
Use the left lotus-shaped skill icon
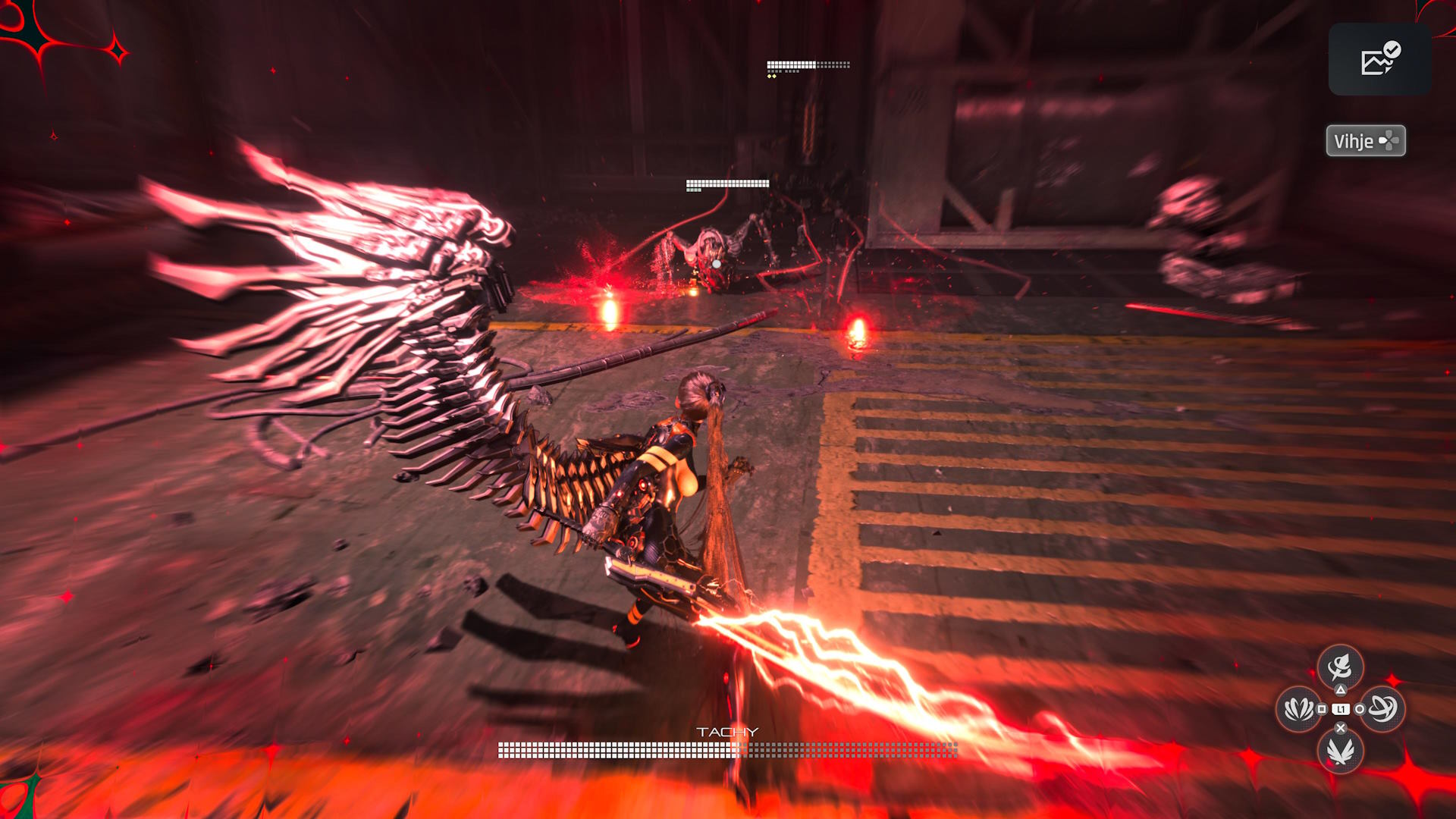pos(1298,709)
